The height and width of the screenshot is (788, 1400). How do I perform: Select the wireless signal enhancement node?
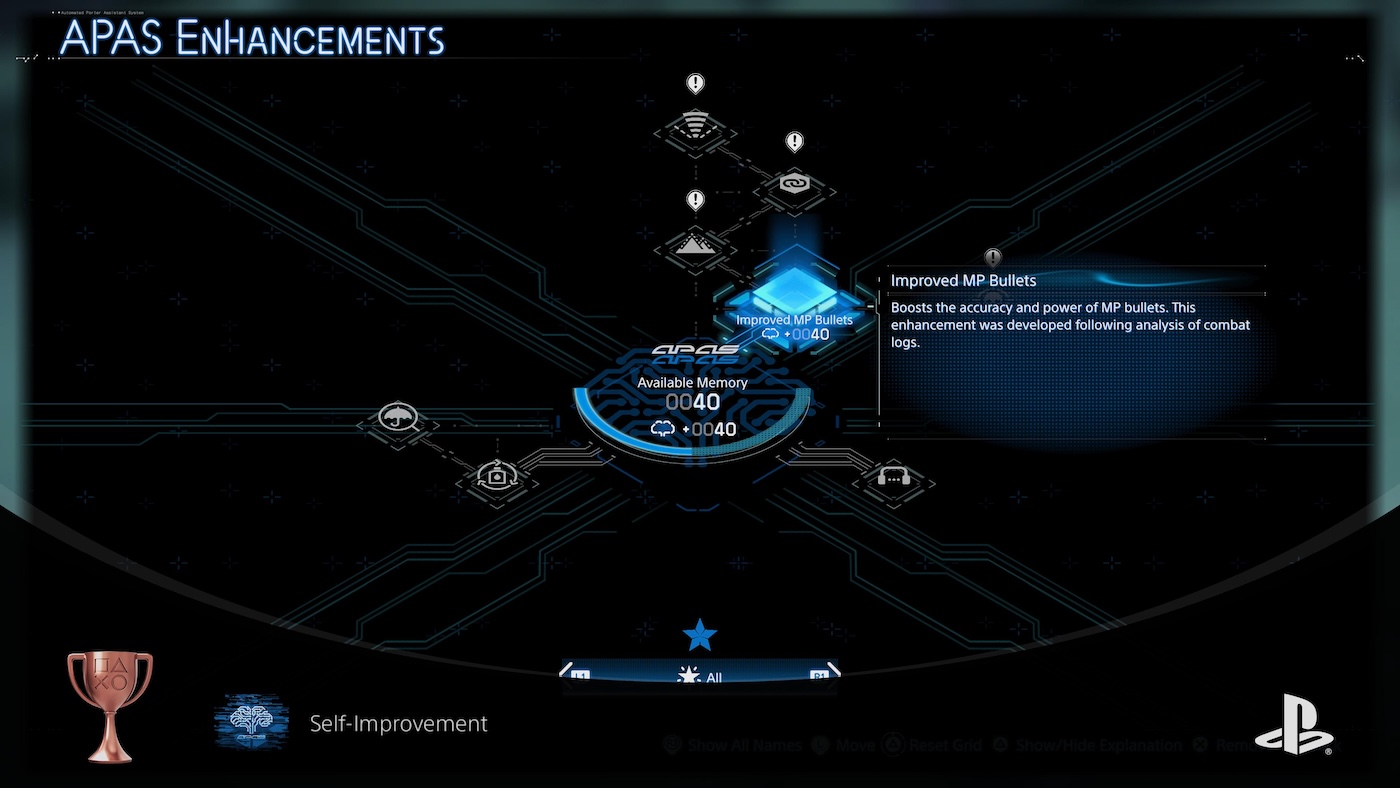(x=695, y=128)
